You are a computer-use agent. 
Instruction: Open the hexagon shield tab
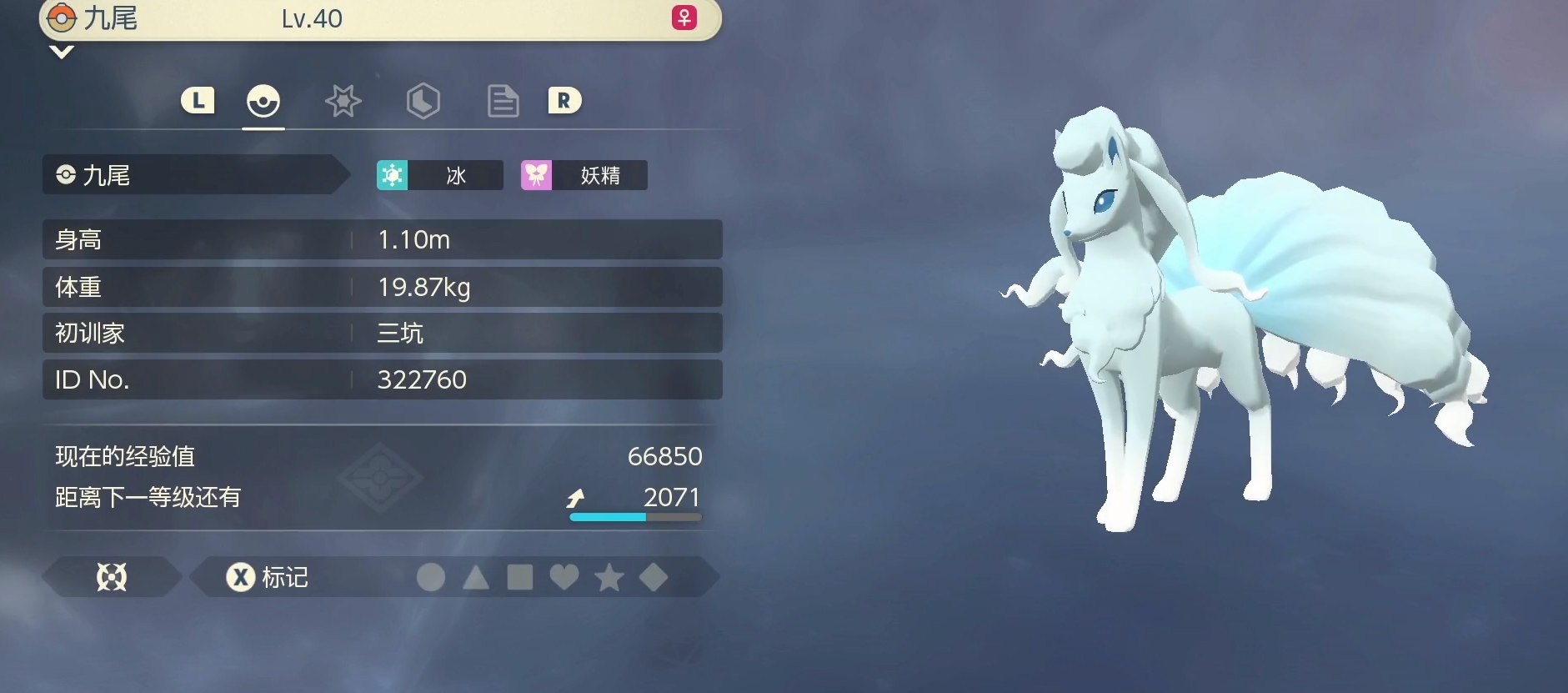point(423,102)
